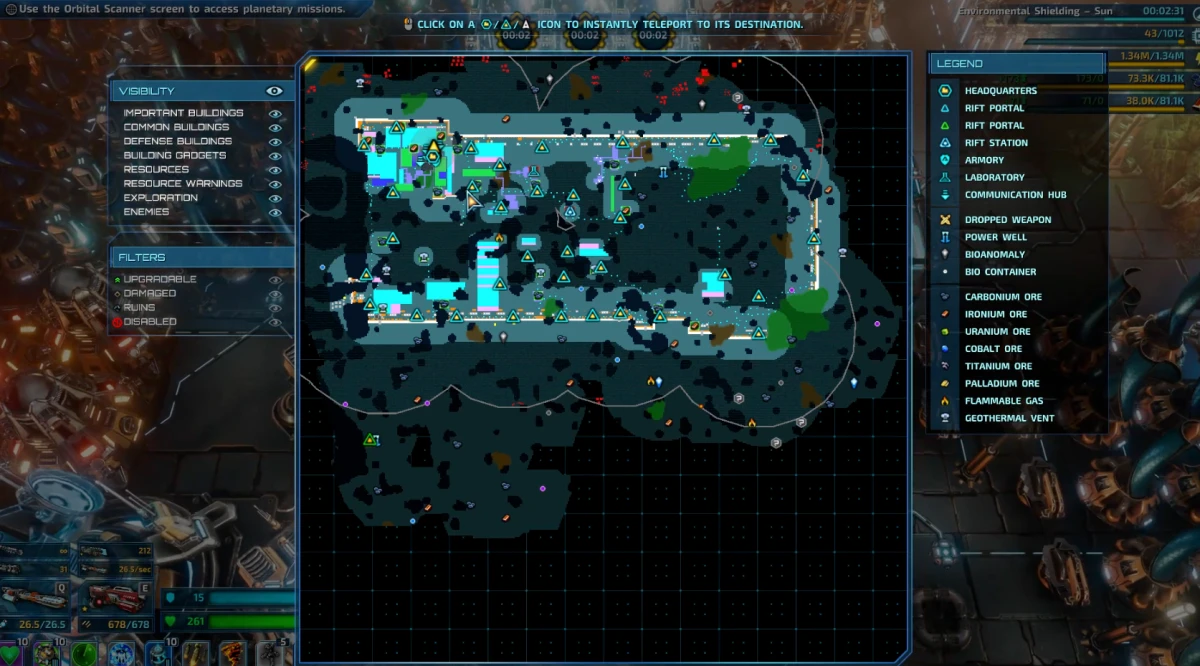The width and height of the screenshot is (1200, 666).
Task: Turn on the Ruins filter
Action: [x=274, y=308]
